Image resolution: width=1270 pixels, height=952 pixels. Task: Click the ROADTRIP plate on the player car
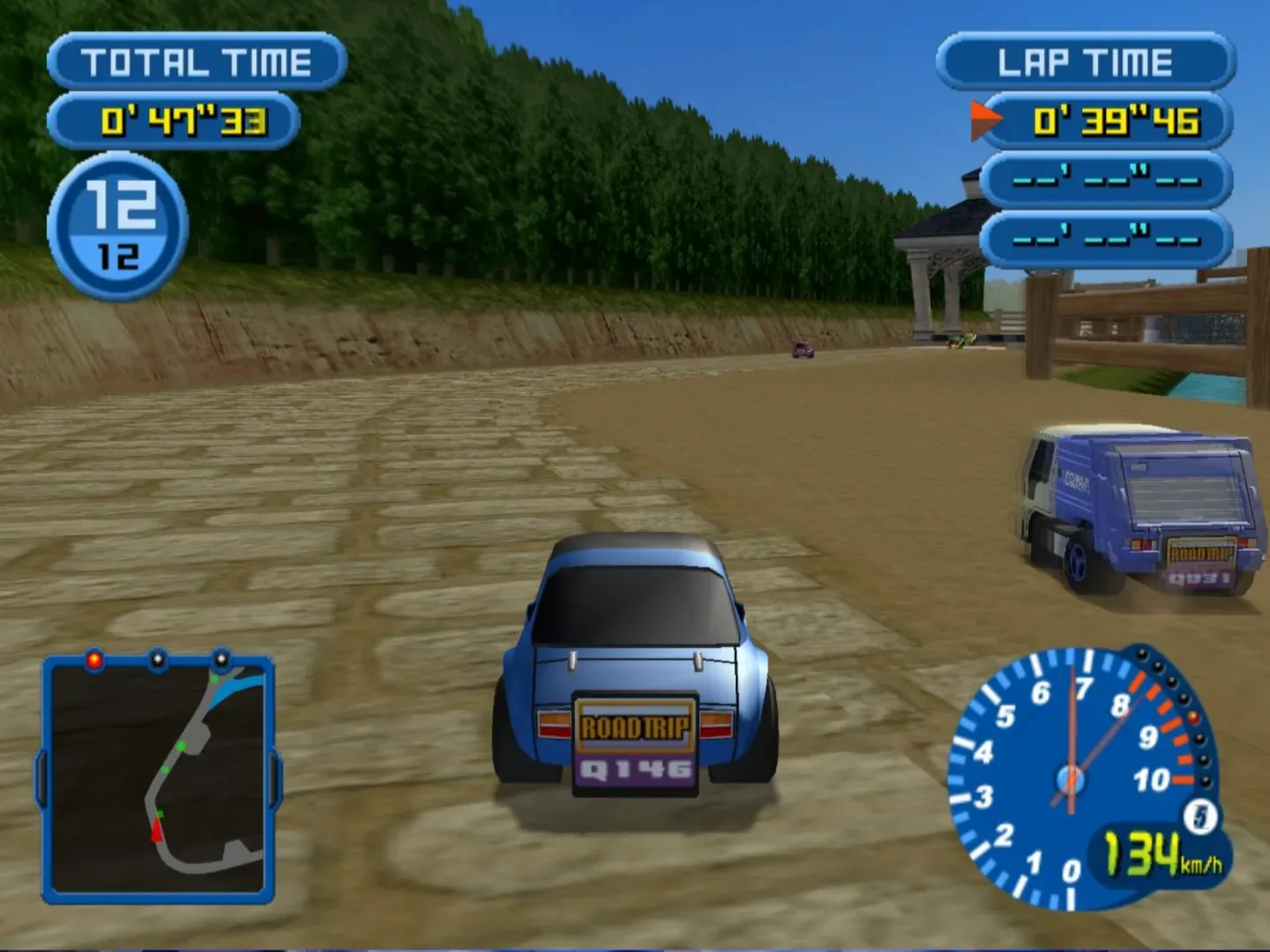click(x=634, y=727)
